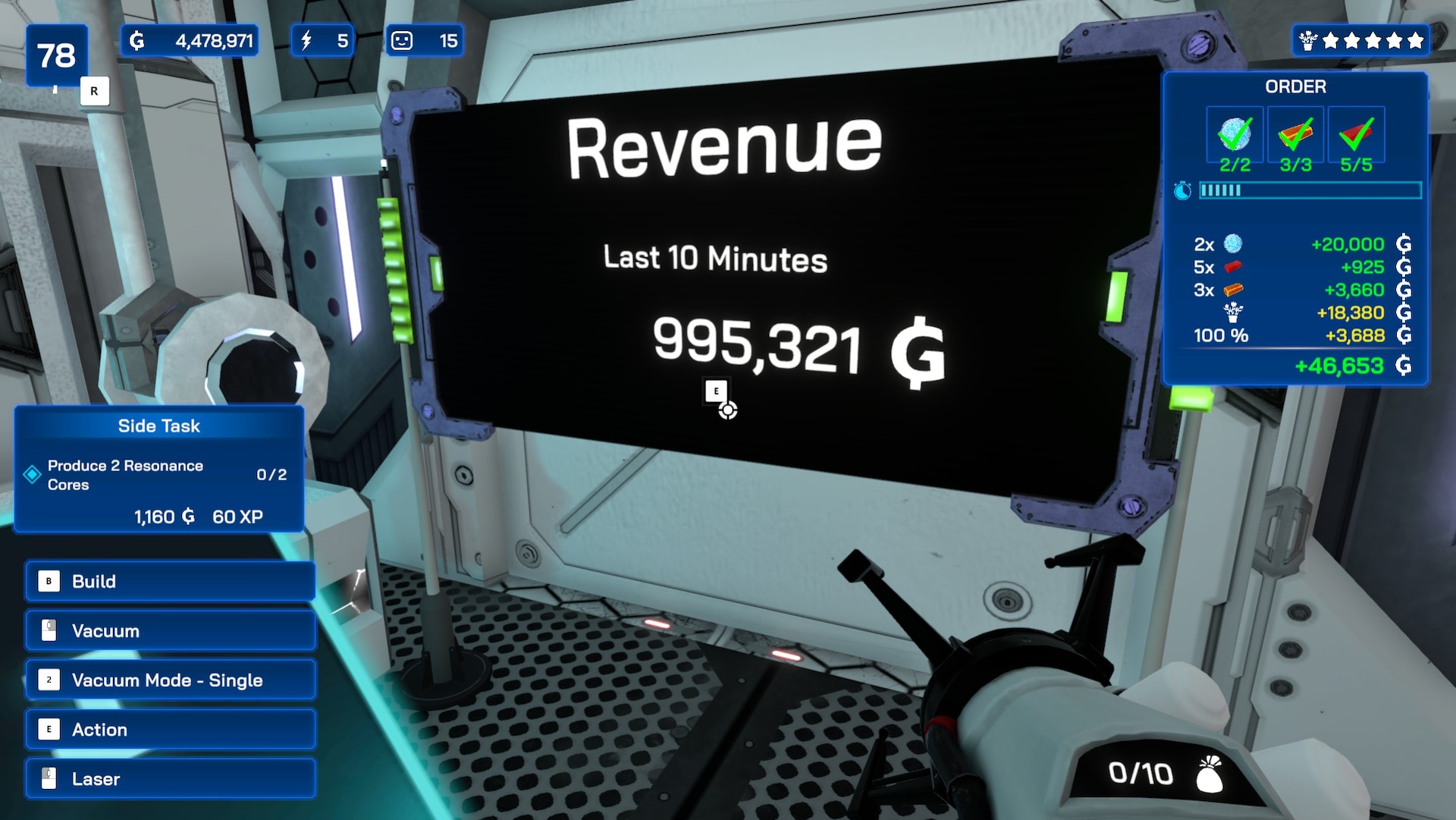Click the red bar order item showing 5/5

(x=1356, y=135)
